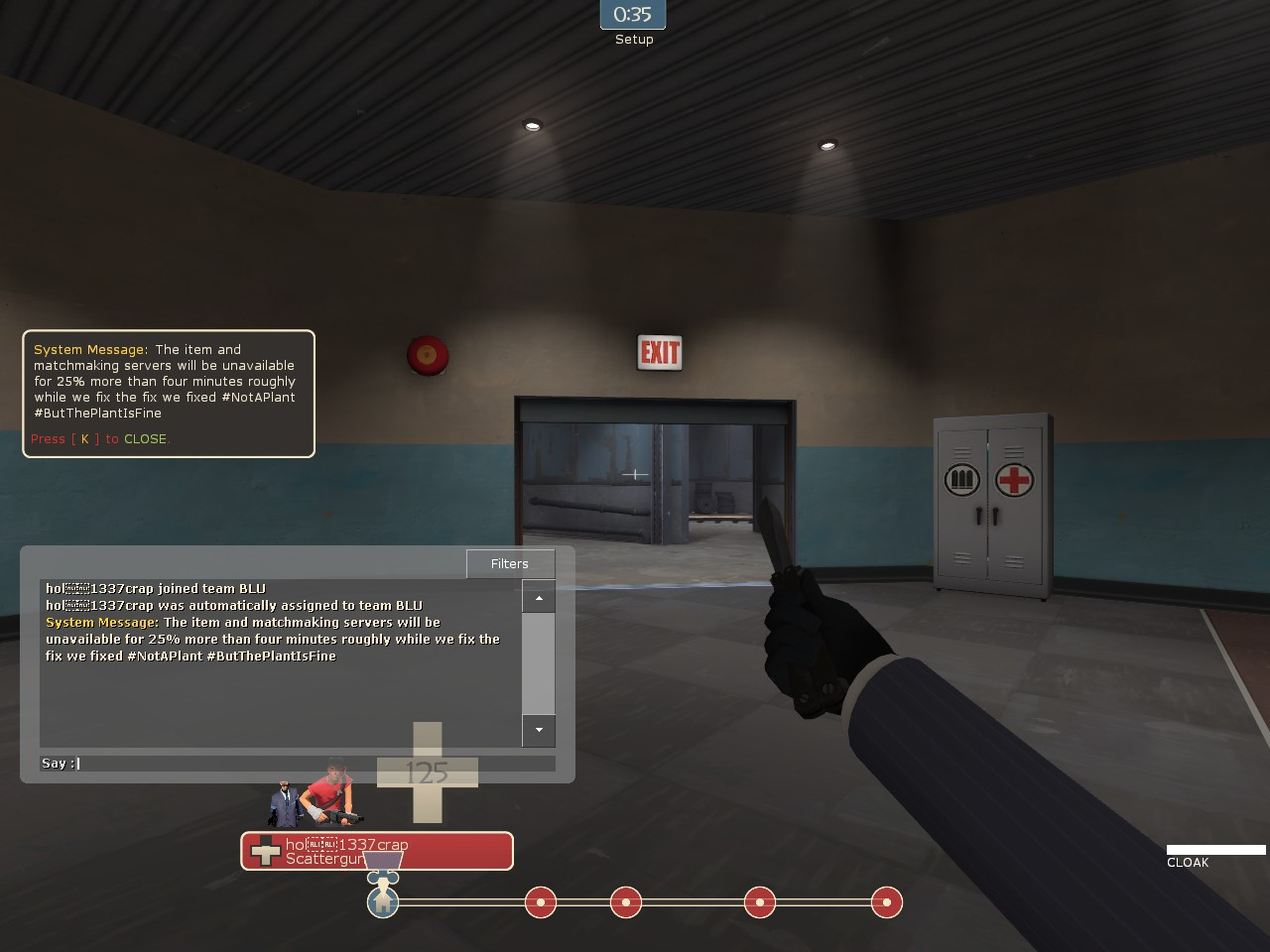Select the final red capture point icon
The width and height of the screenshot is (1270, 952).
pyautogui.click(x=886, y=902)
